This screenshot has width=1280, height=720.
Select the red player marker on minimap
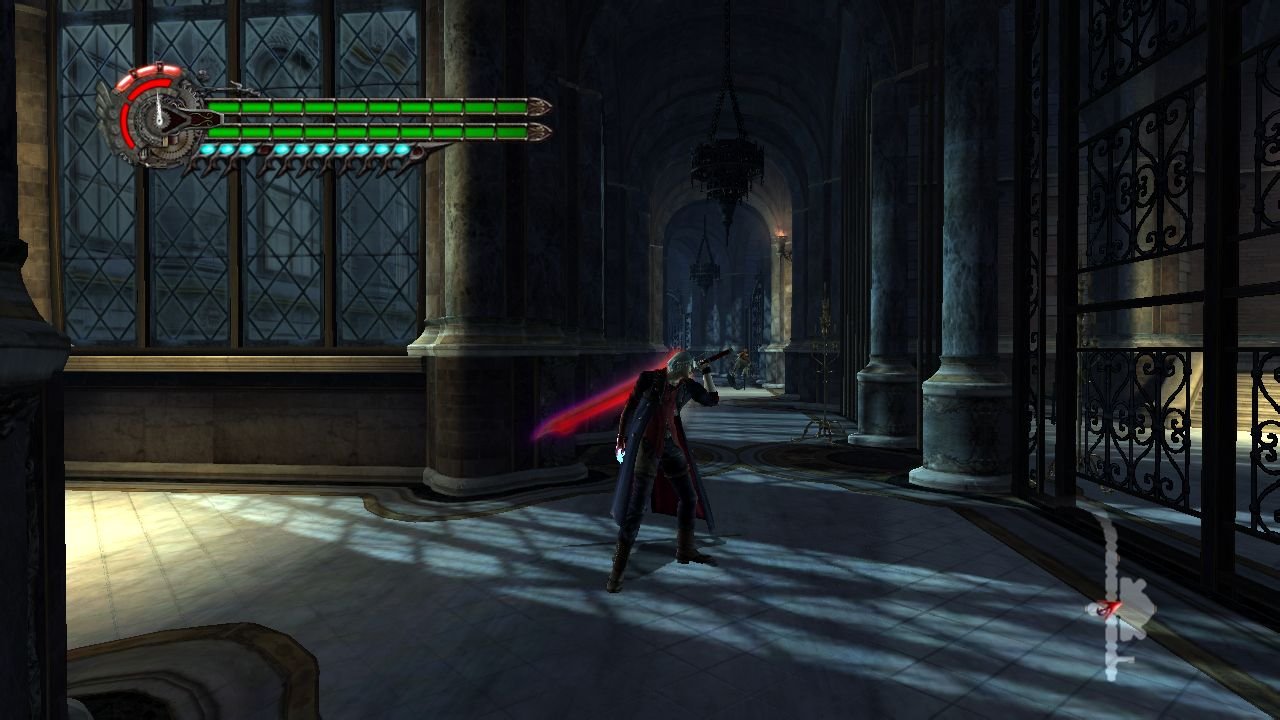coord(1106,607)
